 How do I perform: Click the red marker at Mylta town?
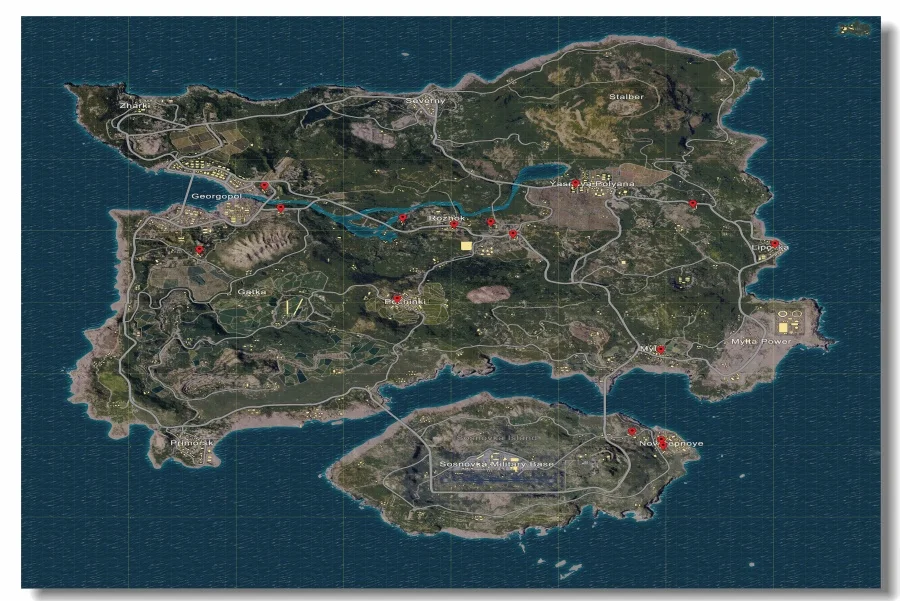660,349
